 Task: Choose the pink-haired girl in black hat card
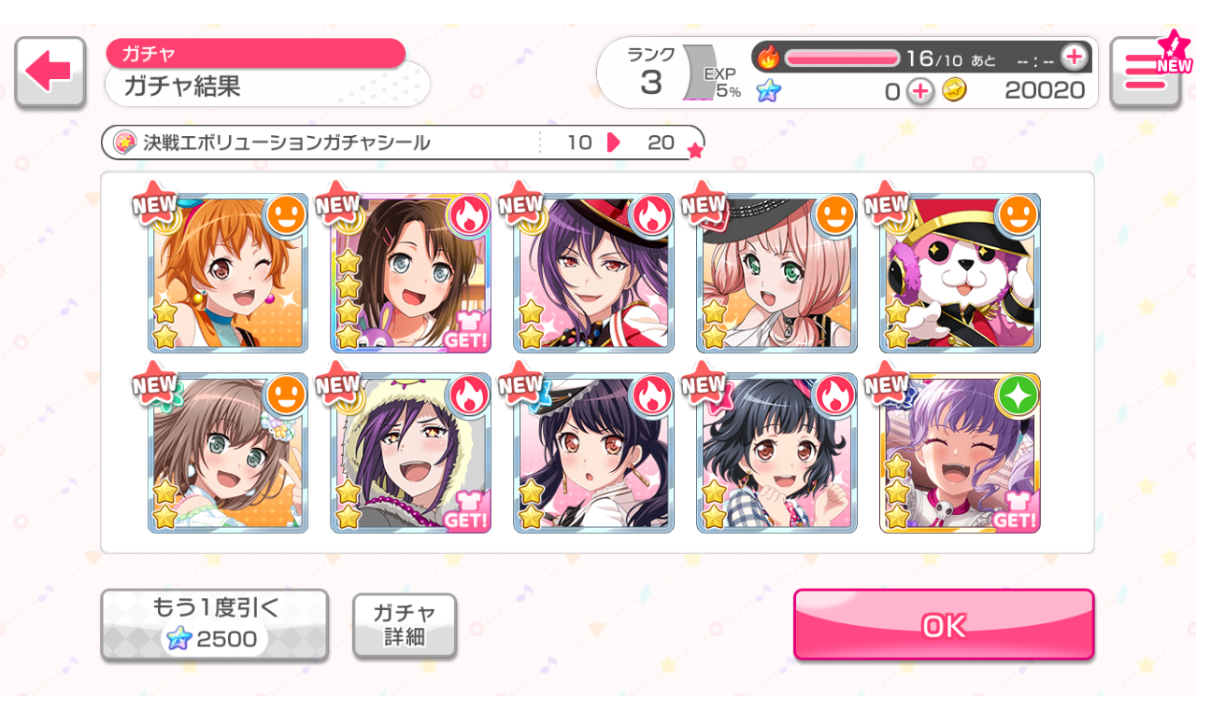777,273
